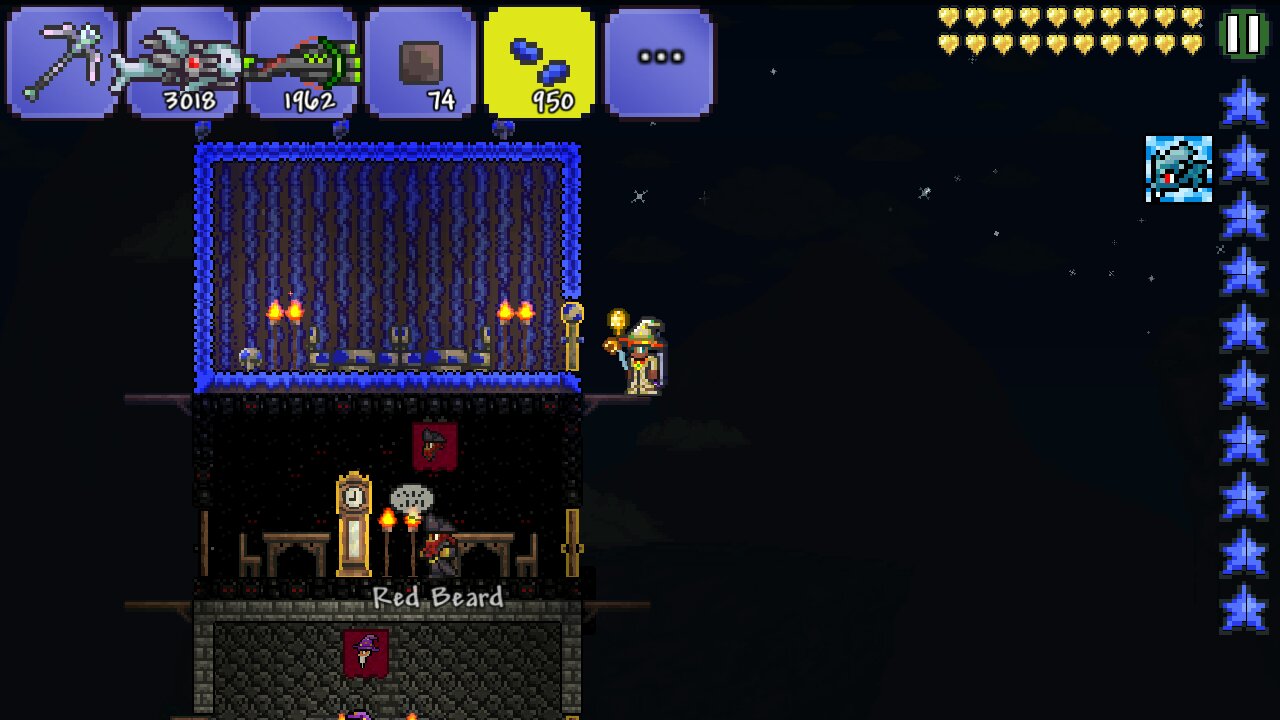Tap the highlighted blue gel slot with 950
This screenshot has width=1280, height=720.
pos(539,62)
